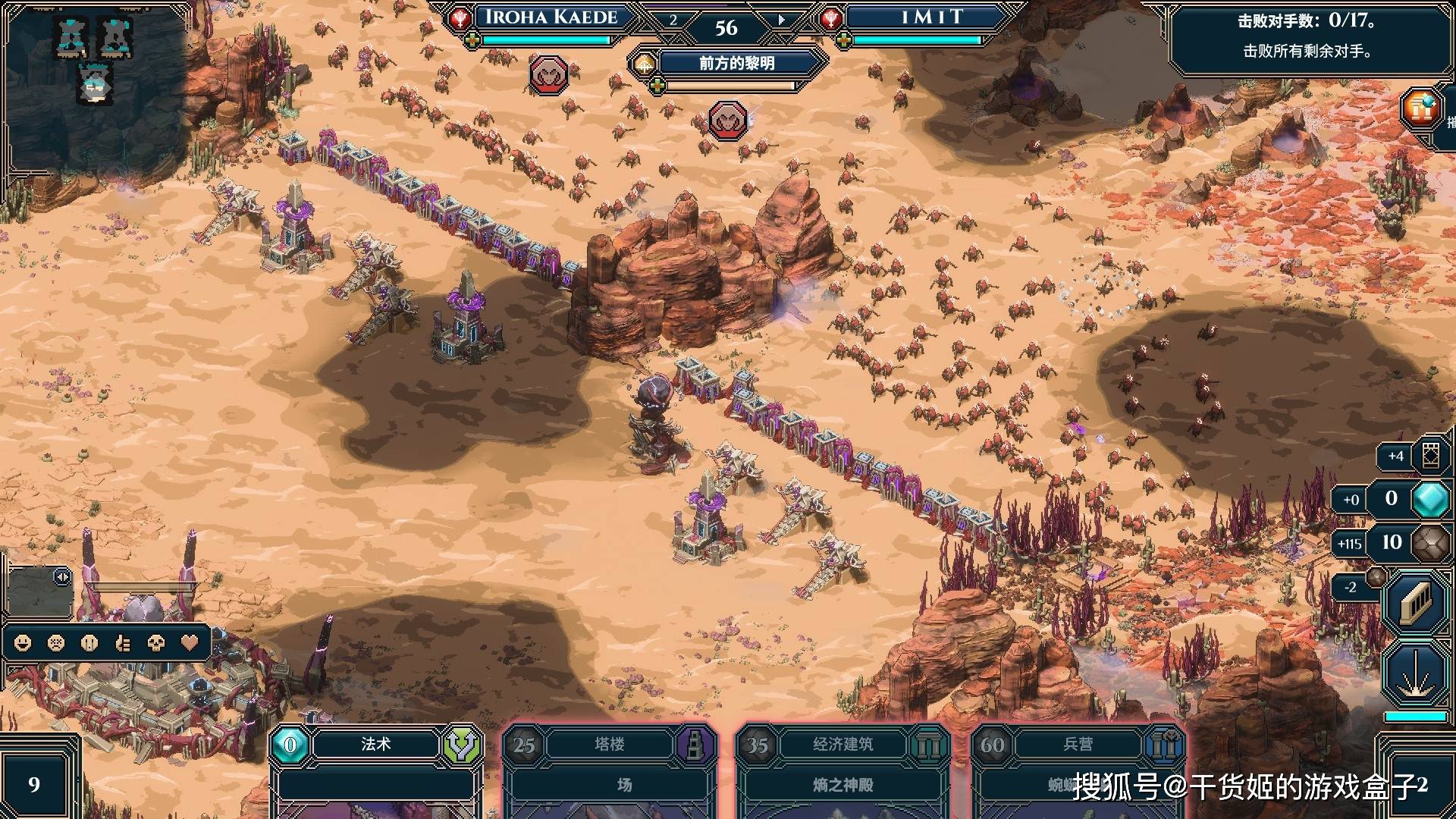Click the green cycle arrow on spell card
1456x819 pixels.
click(x=462, y=745)
